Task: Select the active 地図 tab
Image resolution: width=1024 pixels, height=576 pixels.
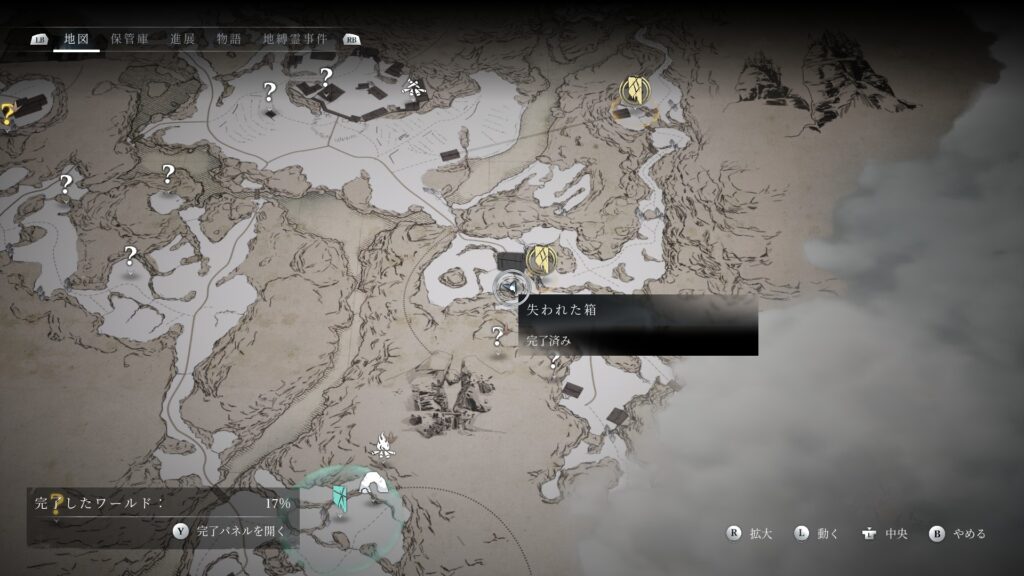Action: tap(76, 39)
